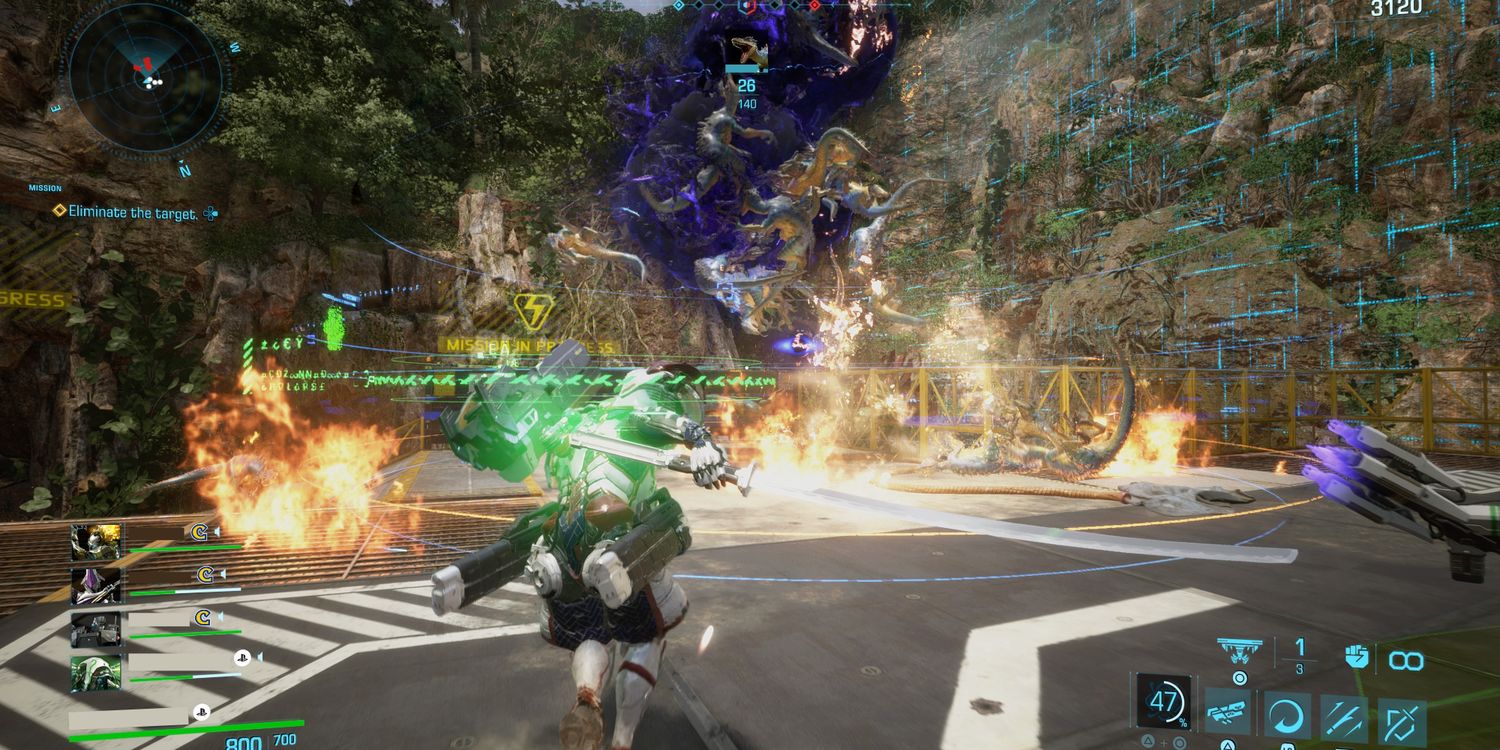1500x750 pixels.
Task: Click the red diamond progress marker
Action: tap(815, 6)
